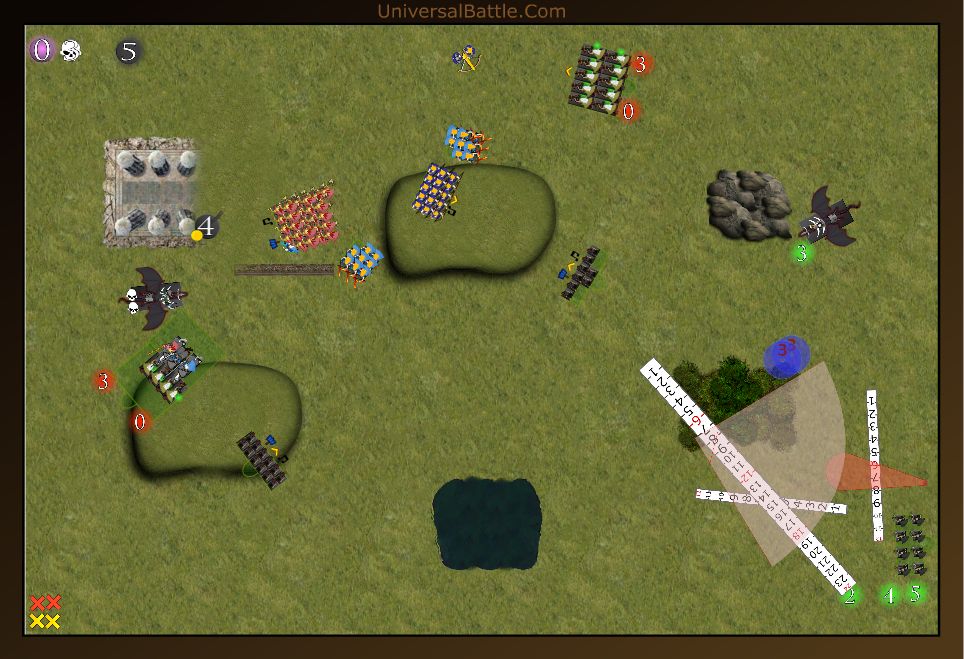Select the green 4 counter token
Screen dimensions: 964x659
[889, 595]
